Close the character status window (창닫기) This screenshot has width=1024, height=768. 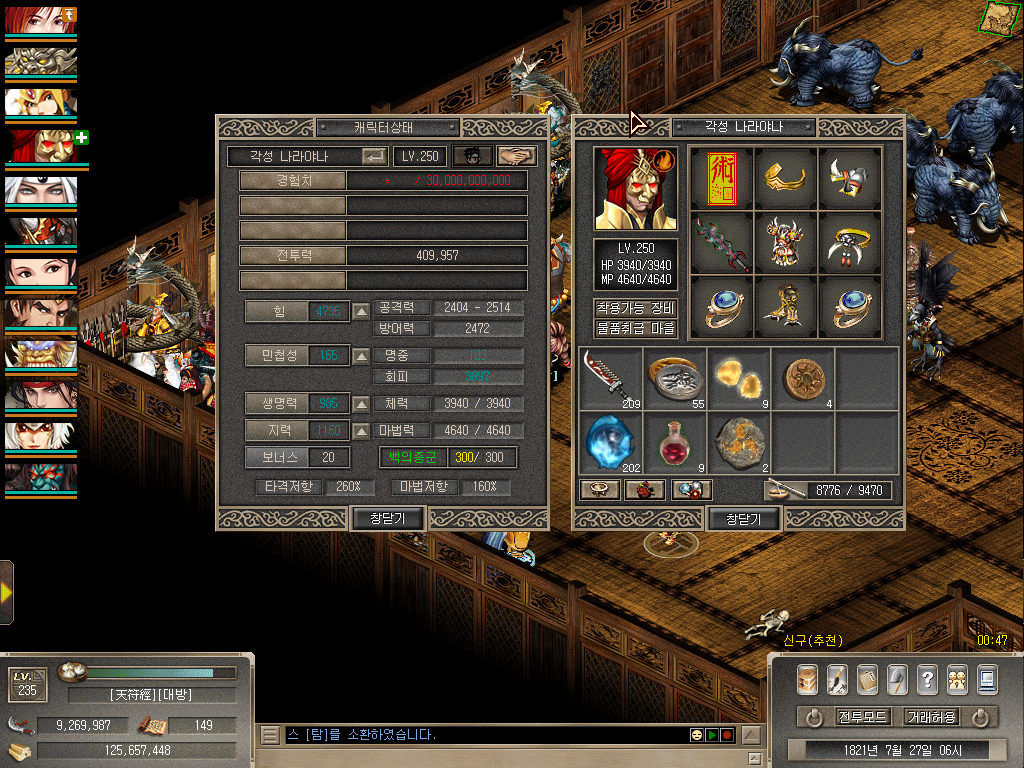388,518
